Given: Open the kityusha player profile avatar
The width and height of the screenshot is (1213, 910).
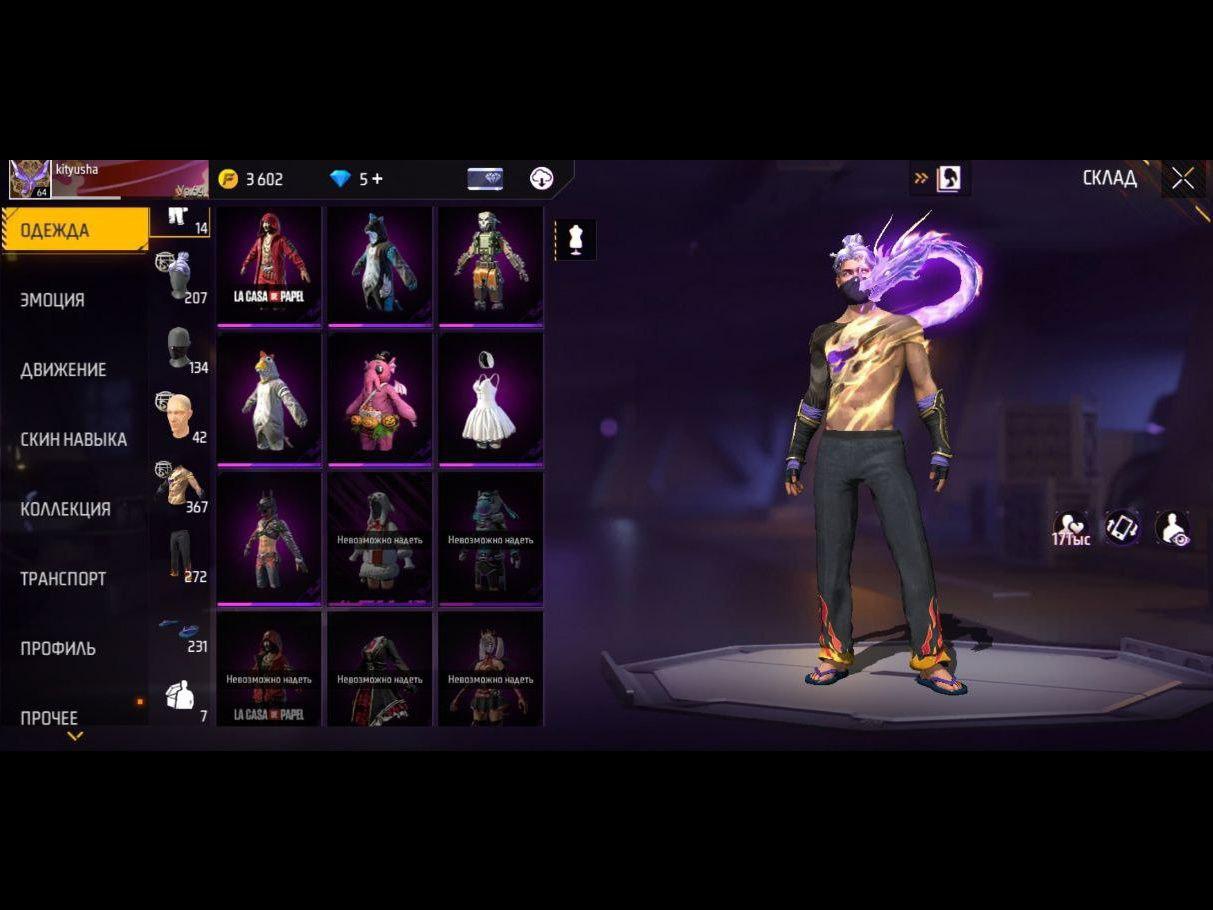Looking at the screenshot, I should pyautogui.click(x=30, y=179).
